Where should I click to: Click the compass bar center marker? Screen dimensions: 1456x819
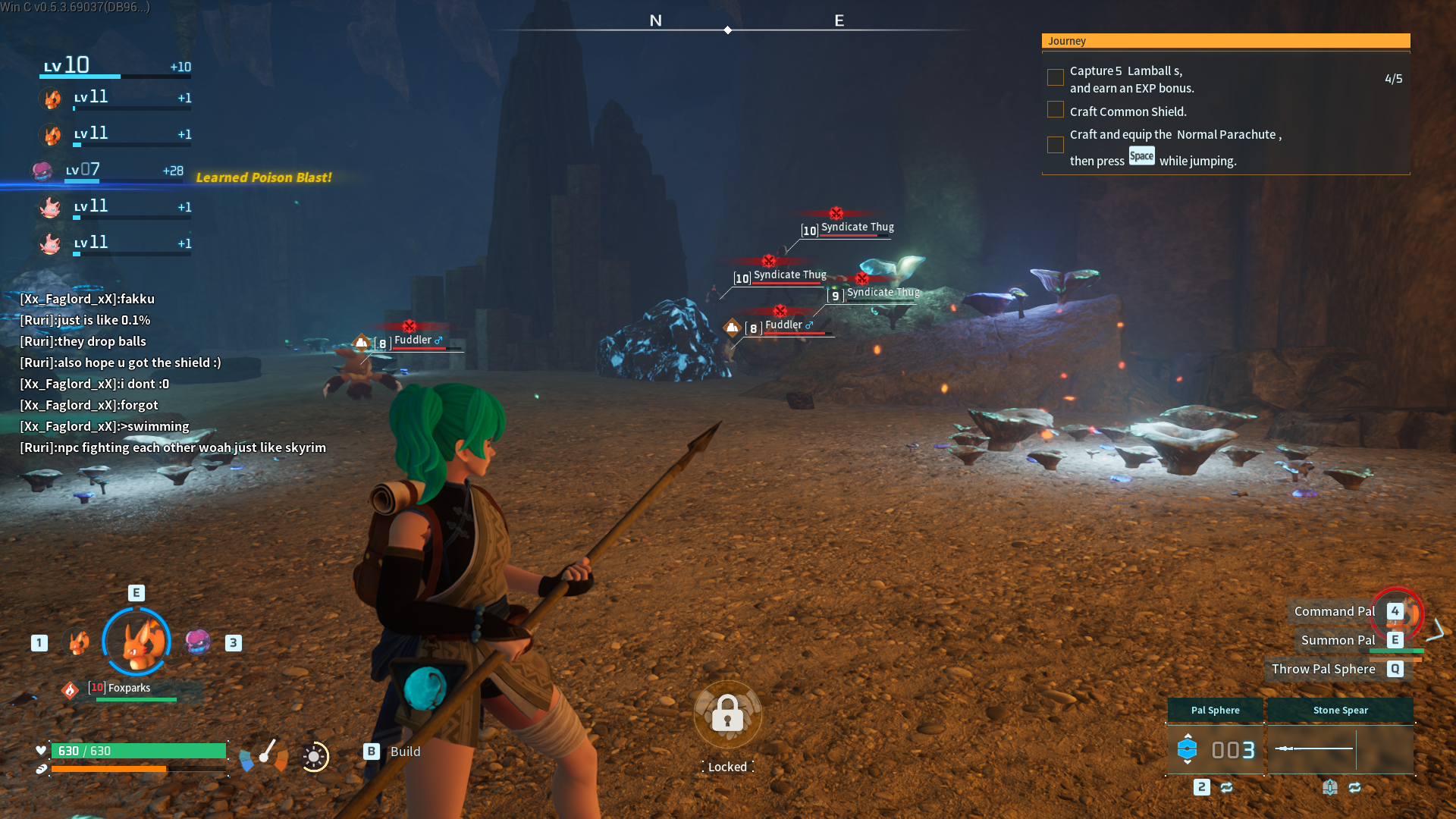(x=727, y=30)
